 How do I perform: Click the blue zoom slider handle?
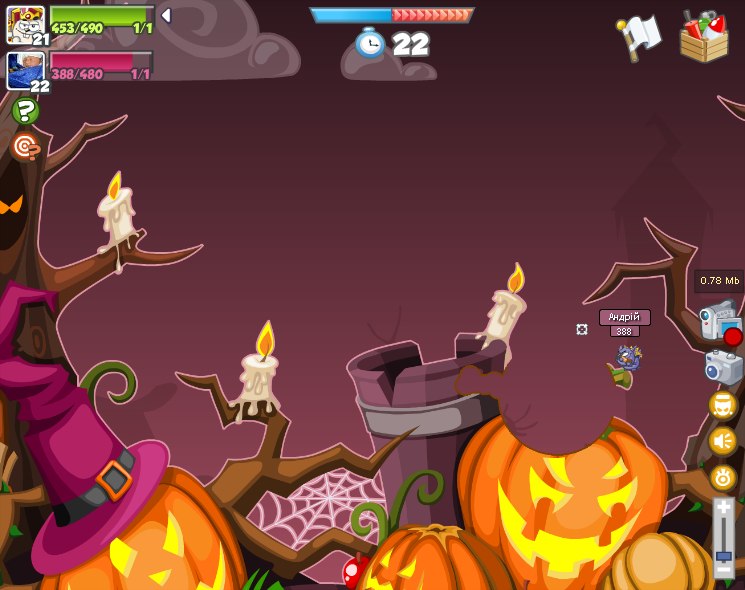[x=723, y=555]
